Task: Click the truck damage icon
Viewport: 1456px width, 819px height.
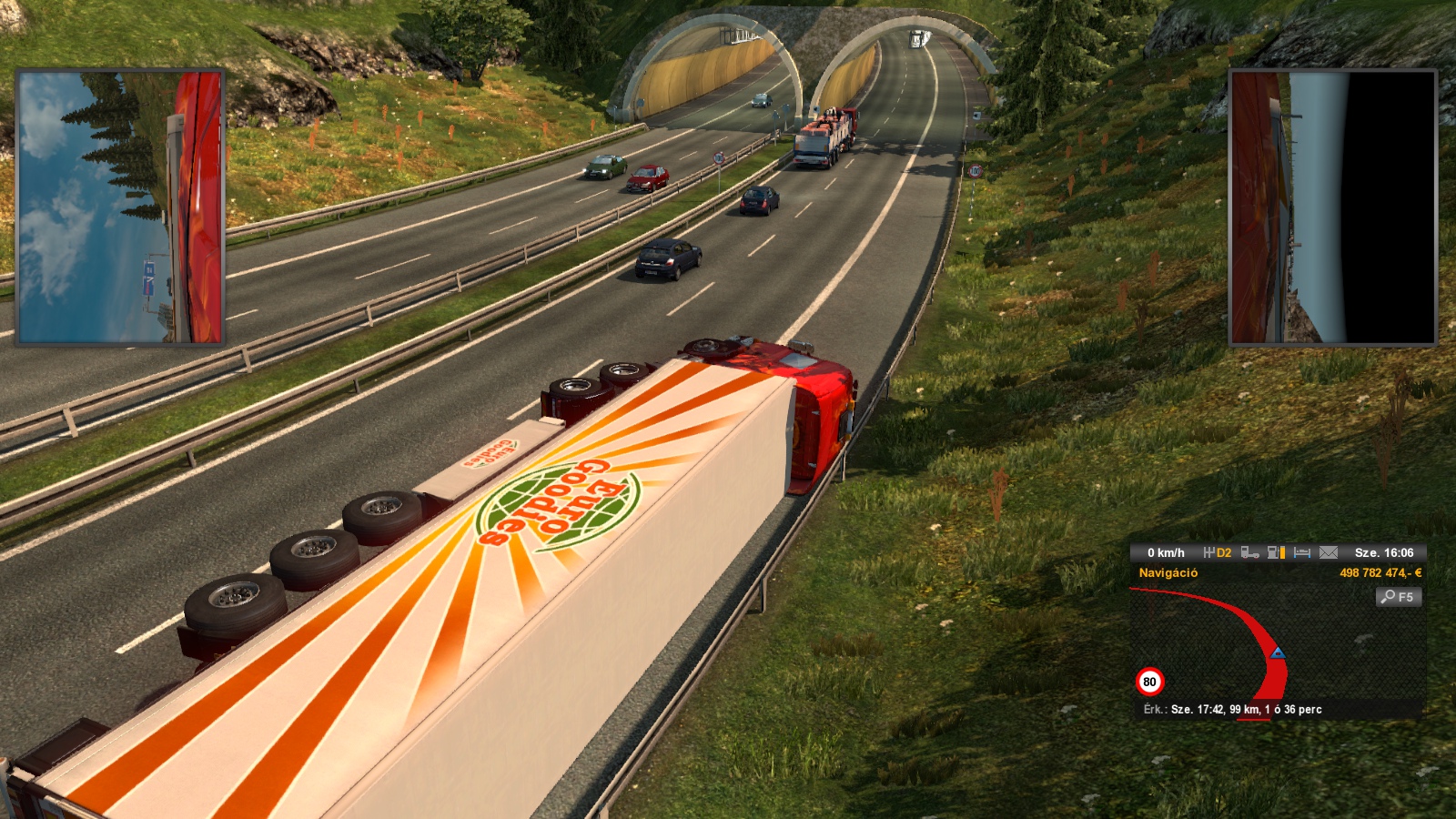Action: pos(1249,552)
